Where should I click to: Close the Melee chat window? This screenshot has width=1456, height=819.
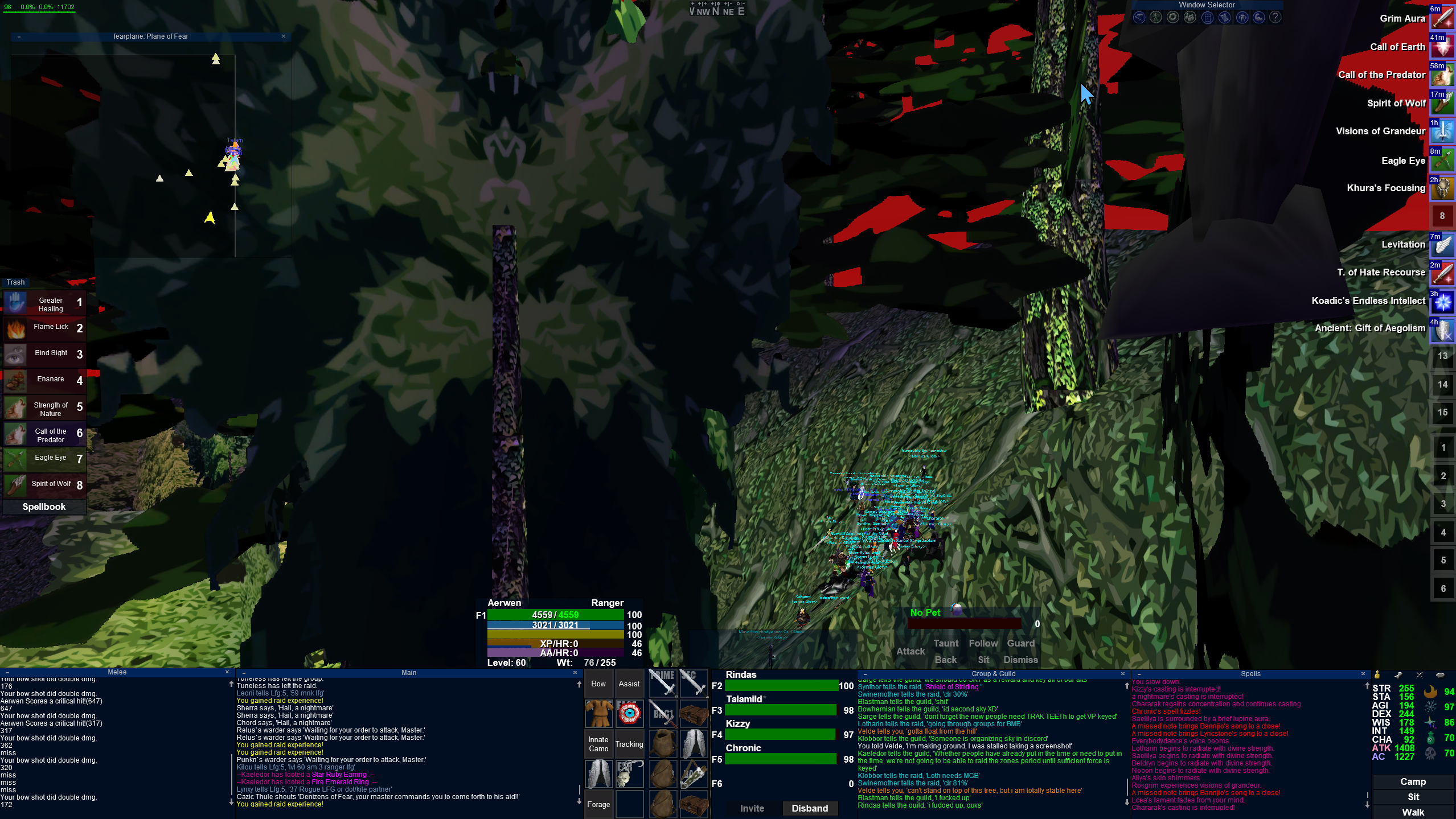(x=227, y=672)
